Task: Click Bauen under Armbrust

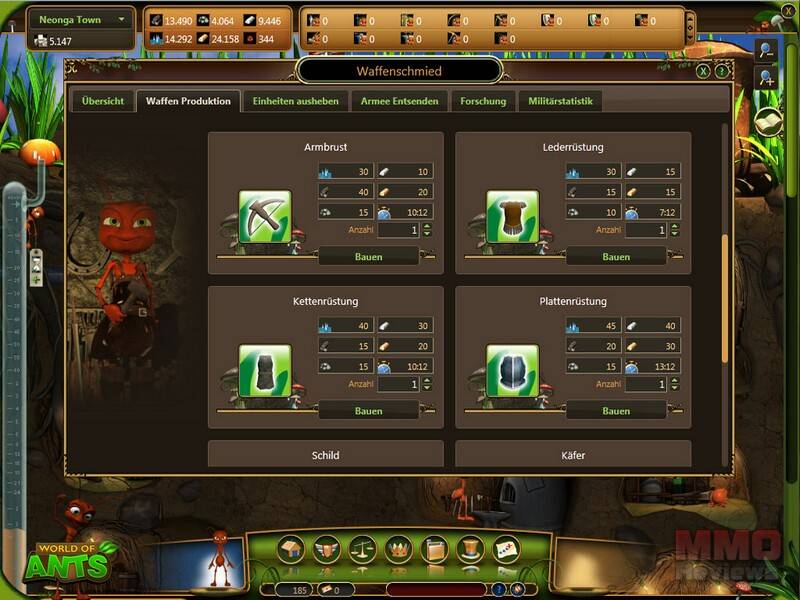Action: click(x=368, y=256)
